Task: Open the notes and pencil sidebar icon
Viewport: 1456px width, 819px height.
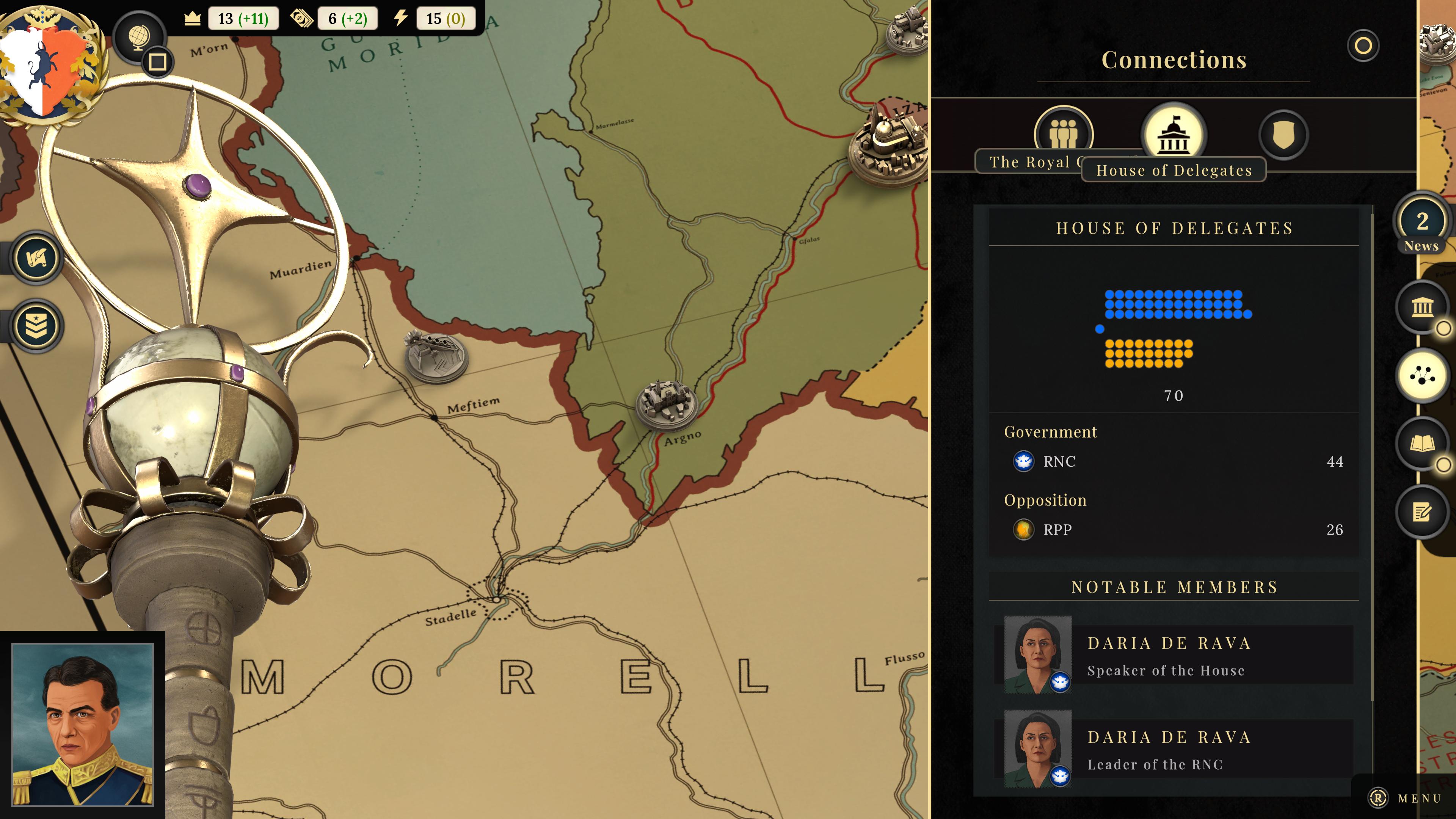Action: click(x=1421, y=512)
